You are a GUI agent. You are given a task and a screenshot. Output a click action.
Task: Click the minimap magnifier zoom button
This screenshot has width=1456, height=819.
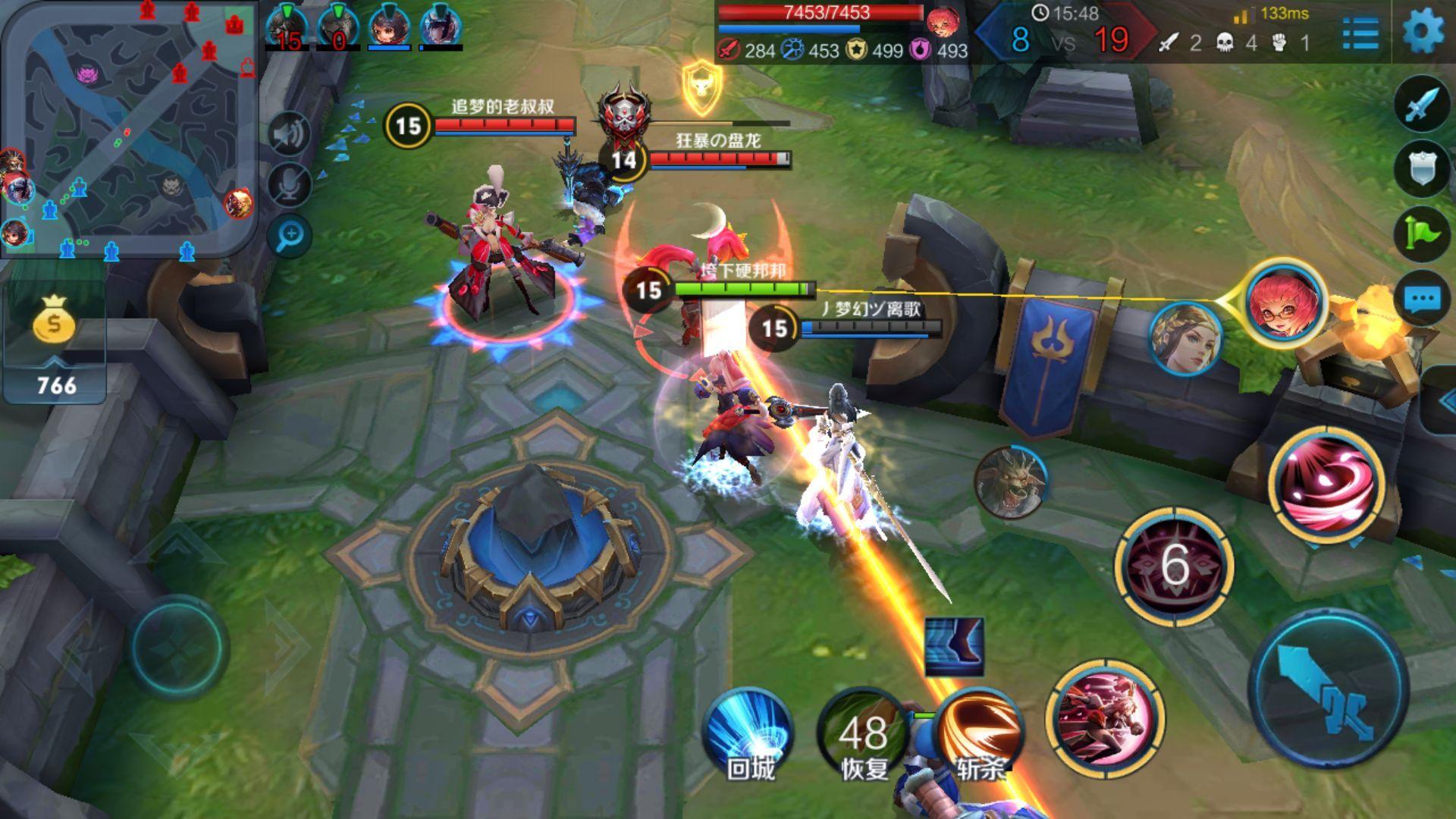289,237
